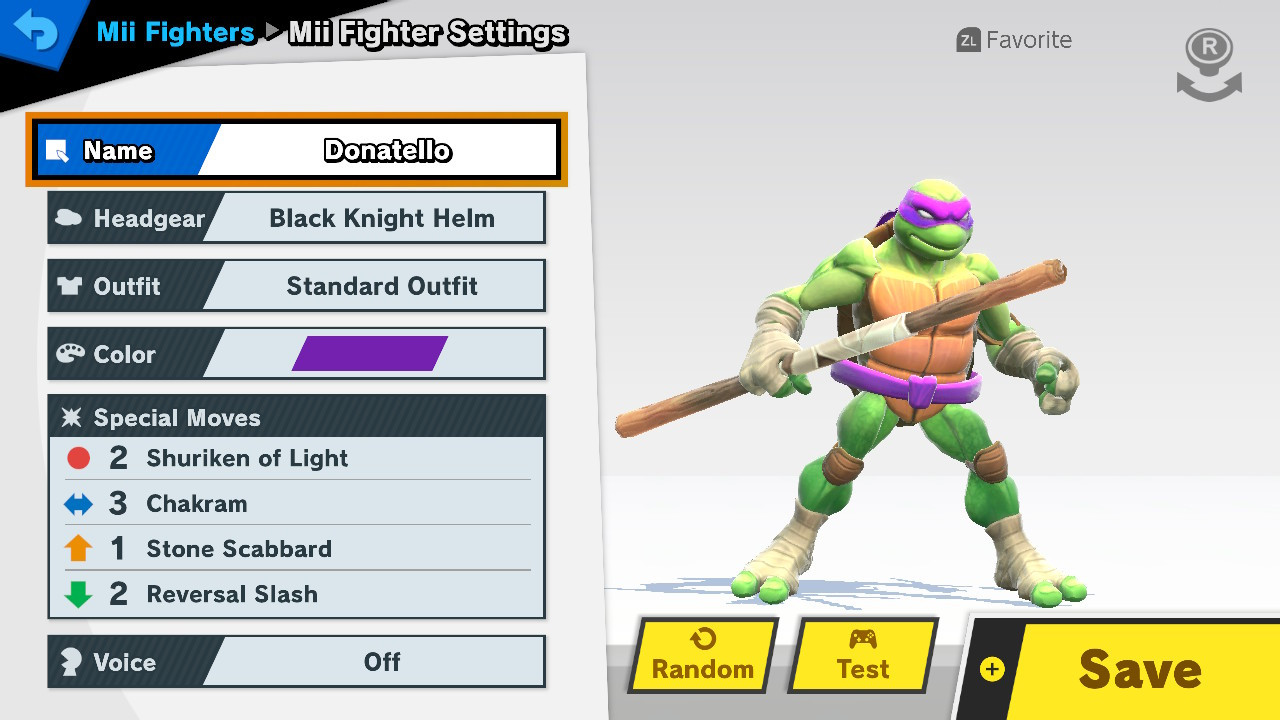Toggle the Voice setting from Off
Image resolution: width=1280 pixels, height=720 pixels.
click(x=380, y=661)
